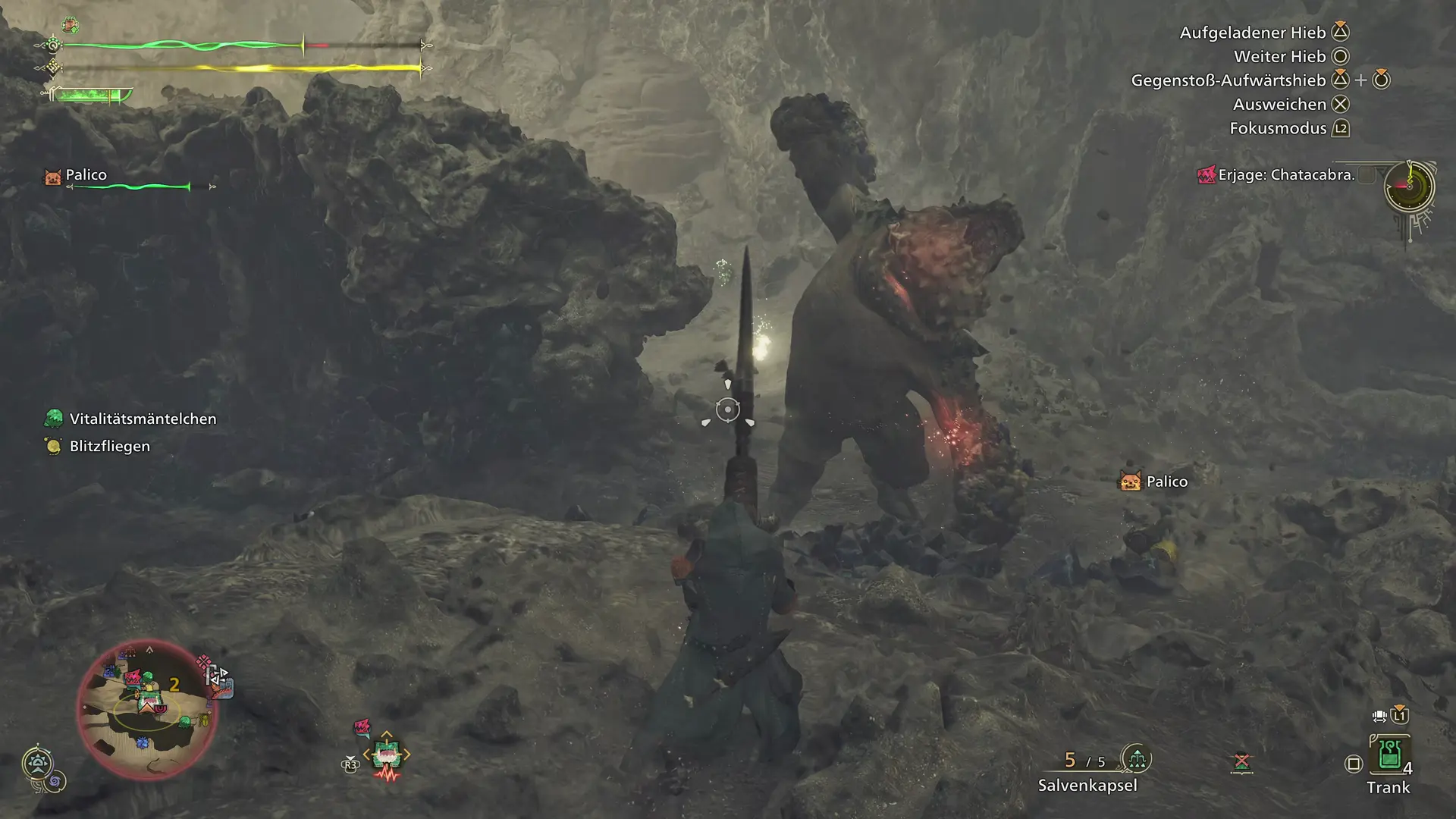Screen dimensions: 1456x819
Task: Click the Salvenkapsel ammo icon
Action: [1136, 758]
